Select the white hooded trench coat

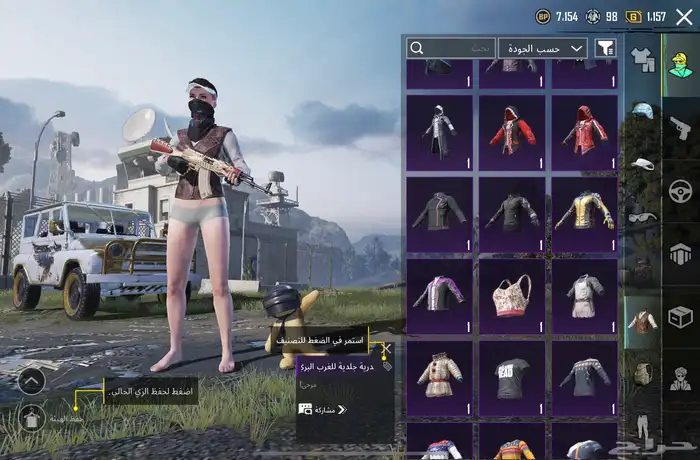tap(440, 132)
